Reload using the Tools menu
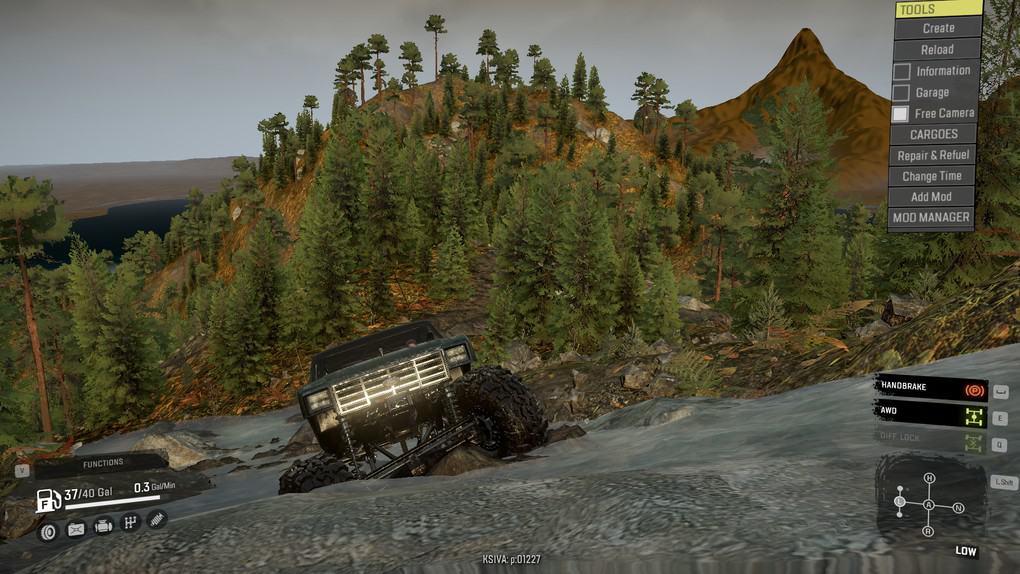The width and height of the screenshot is (1020, 574). click(936, 49)
